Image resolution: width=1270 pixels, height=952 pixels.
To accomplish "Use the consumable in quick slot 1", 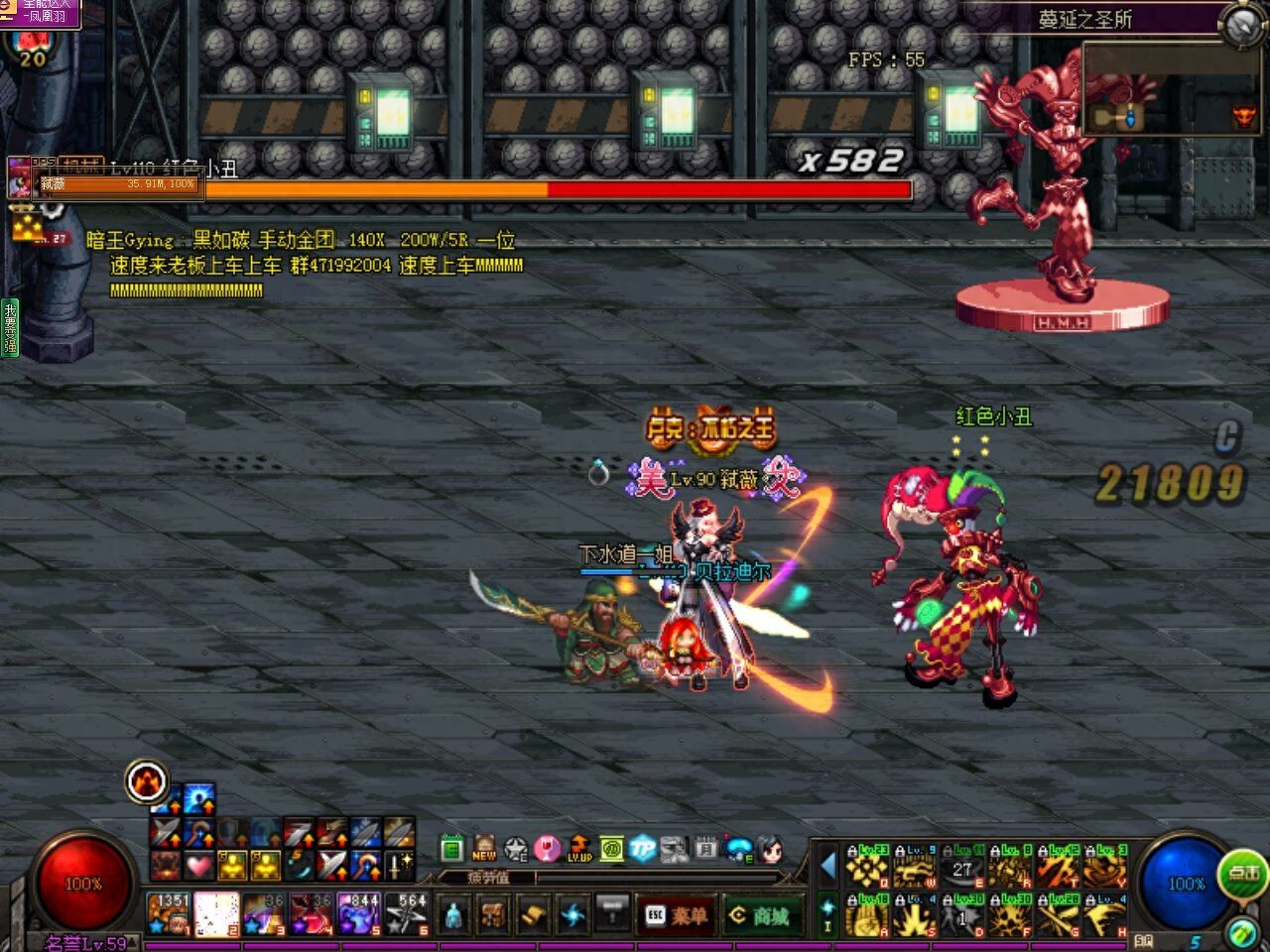I will coord(168,913).
